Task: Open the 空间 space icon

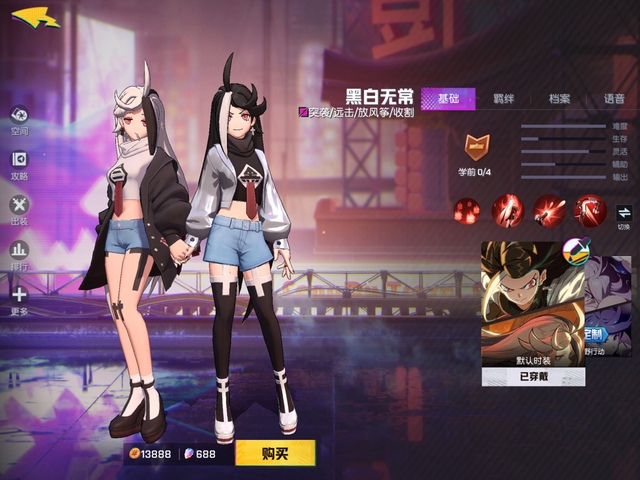Action: 19,119
